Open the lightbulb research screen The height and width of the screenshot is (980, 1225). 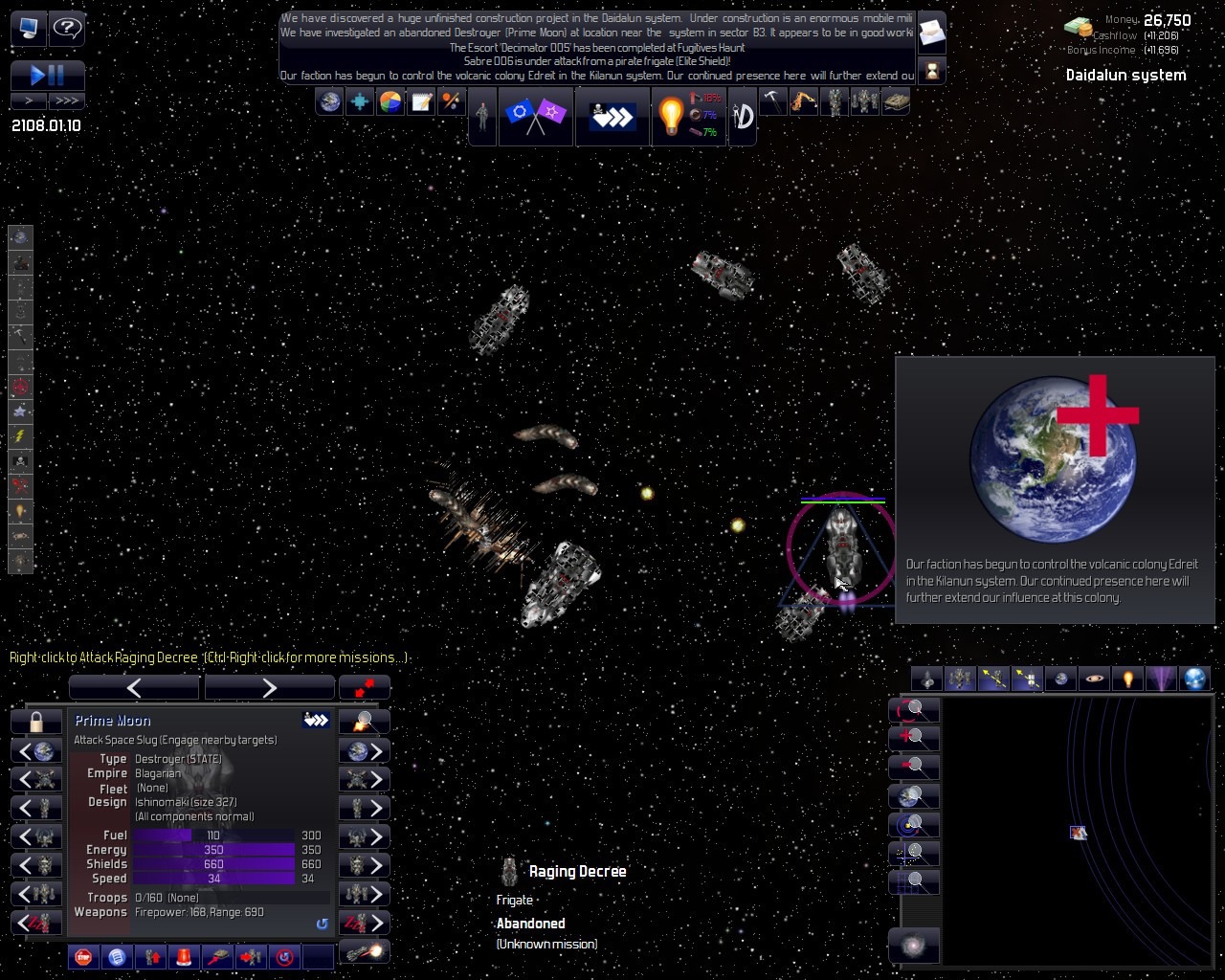click(x=672, y=116)
